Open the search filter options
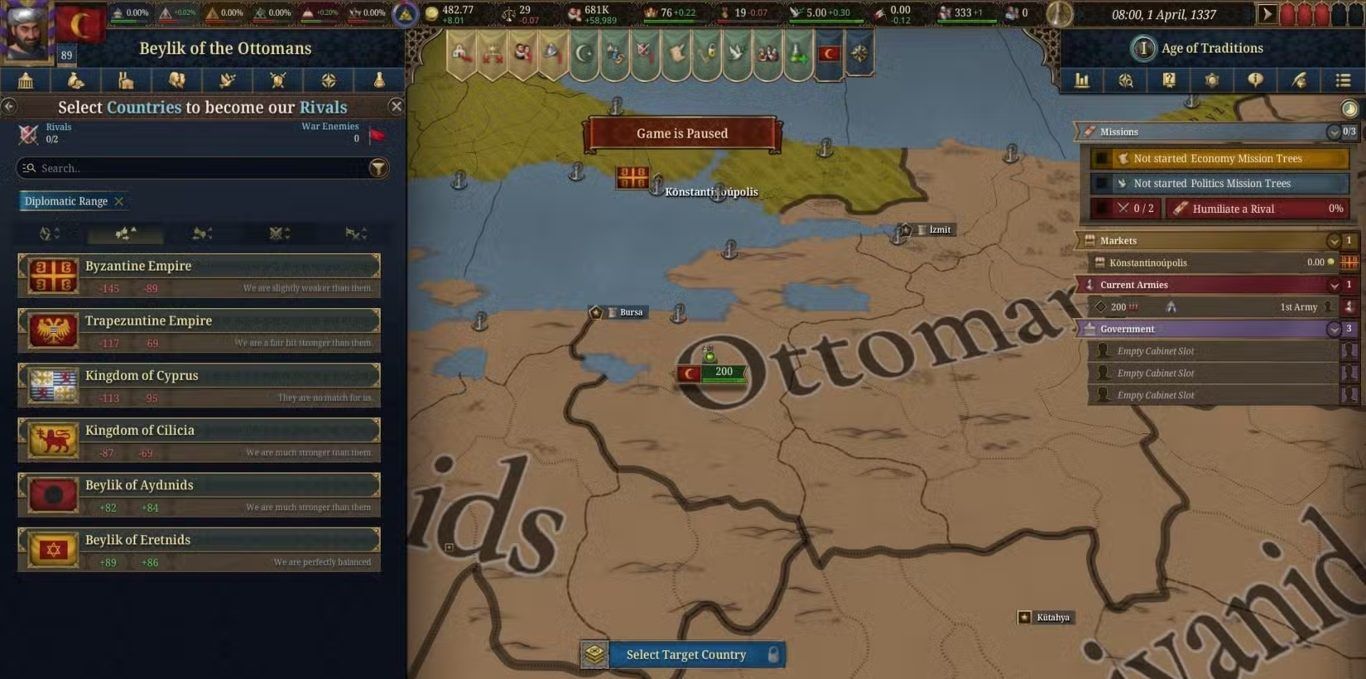The width and height of the screenshot is (1366, 679). [379, 168]
